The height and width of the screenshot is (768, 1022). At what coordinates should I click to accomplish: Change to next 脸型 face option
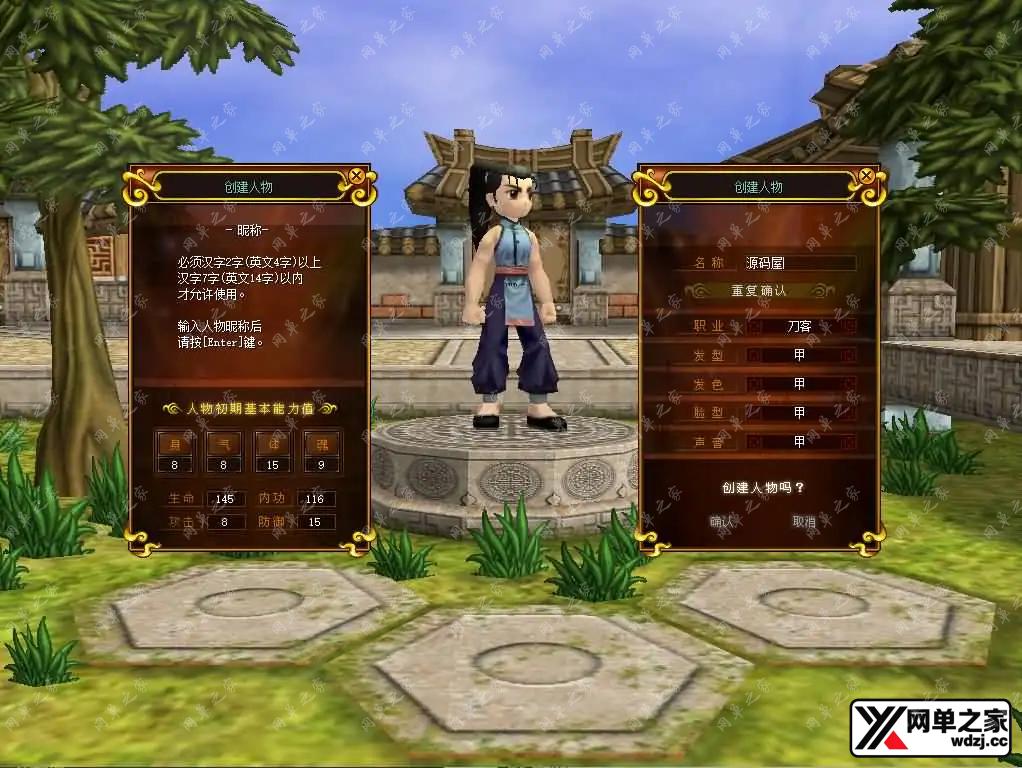[x=849, y=412]
